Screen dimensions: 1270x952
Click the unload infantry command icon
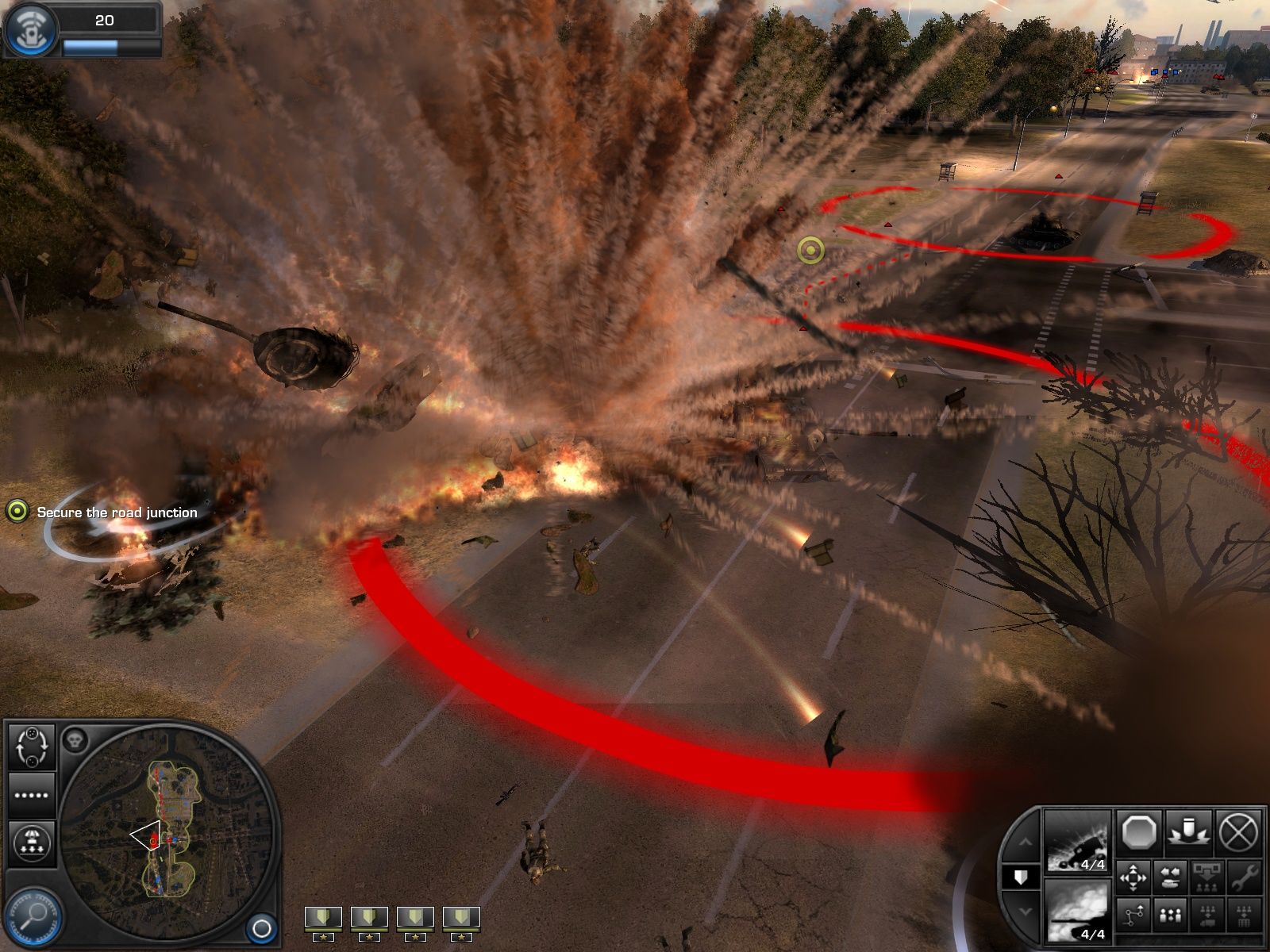point(1206,877)
